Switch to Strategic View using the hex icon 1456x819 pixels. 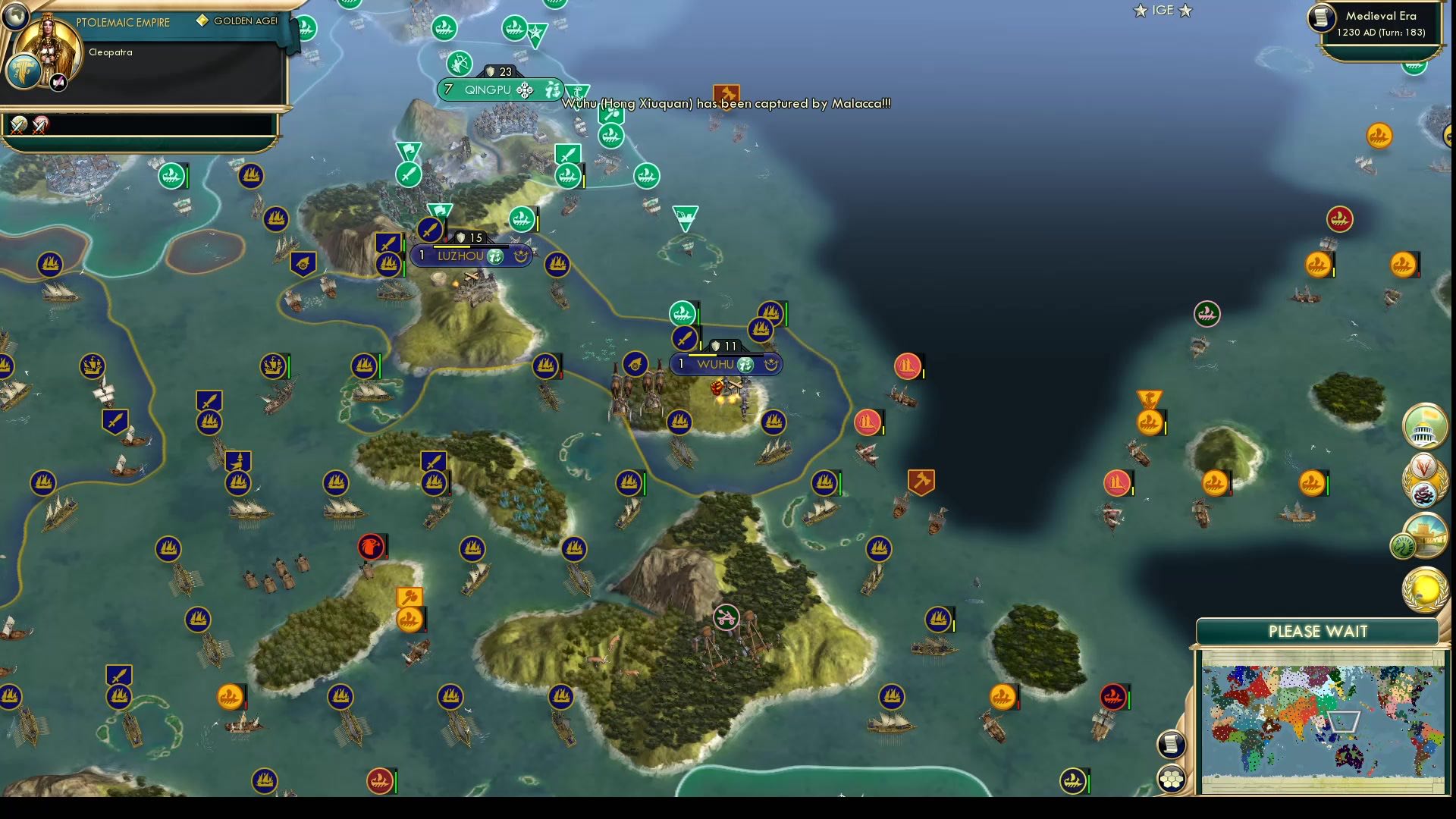[1172, 777]
